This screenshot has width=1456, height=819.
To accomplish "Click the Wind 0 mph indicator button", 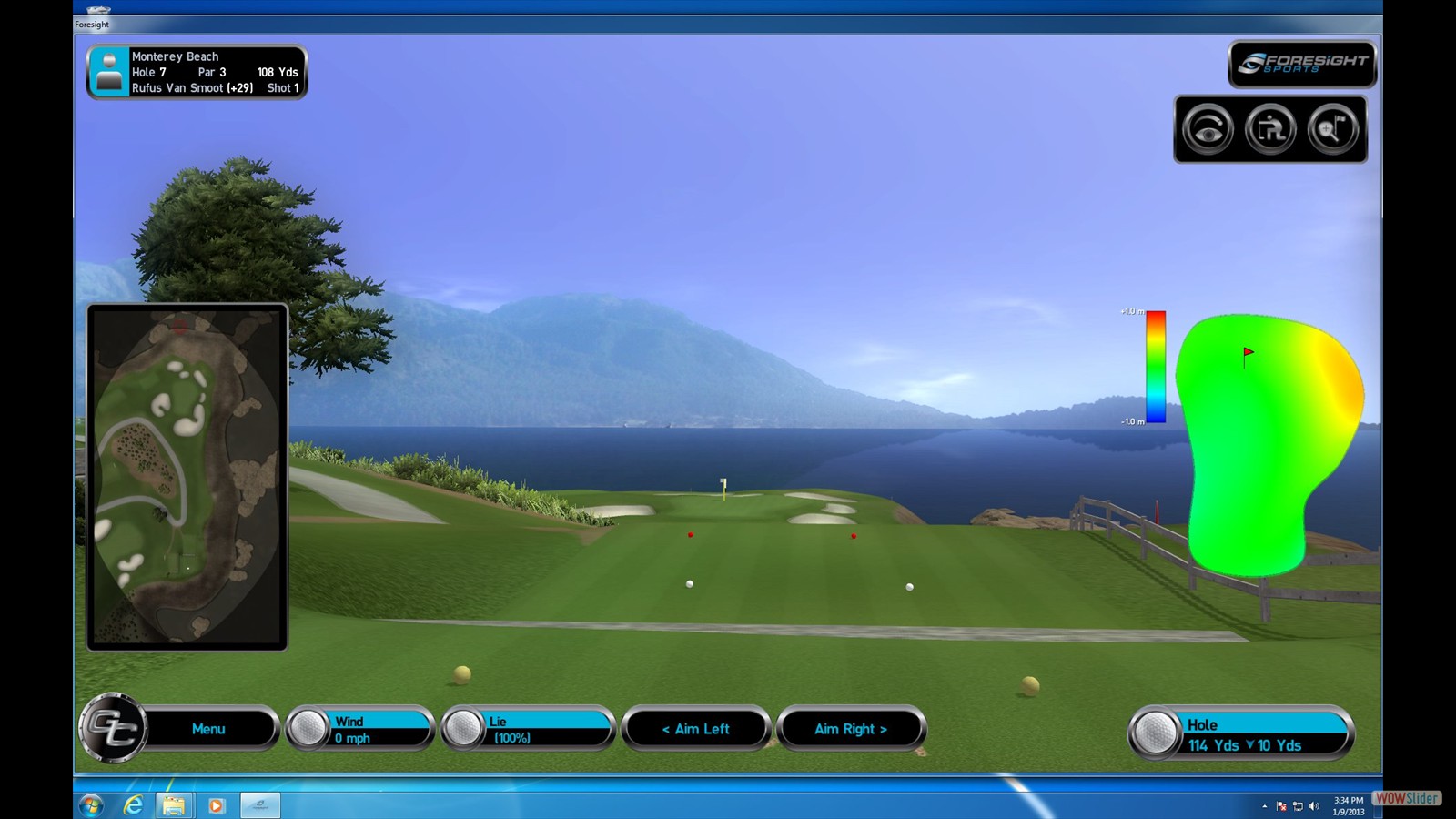I will (x=361, y=729).
